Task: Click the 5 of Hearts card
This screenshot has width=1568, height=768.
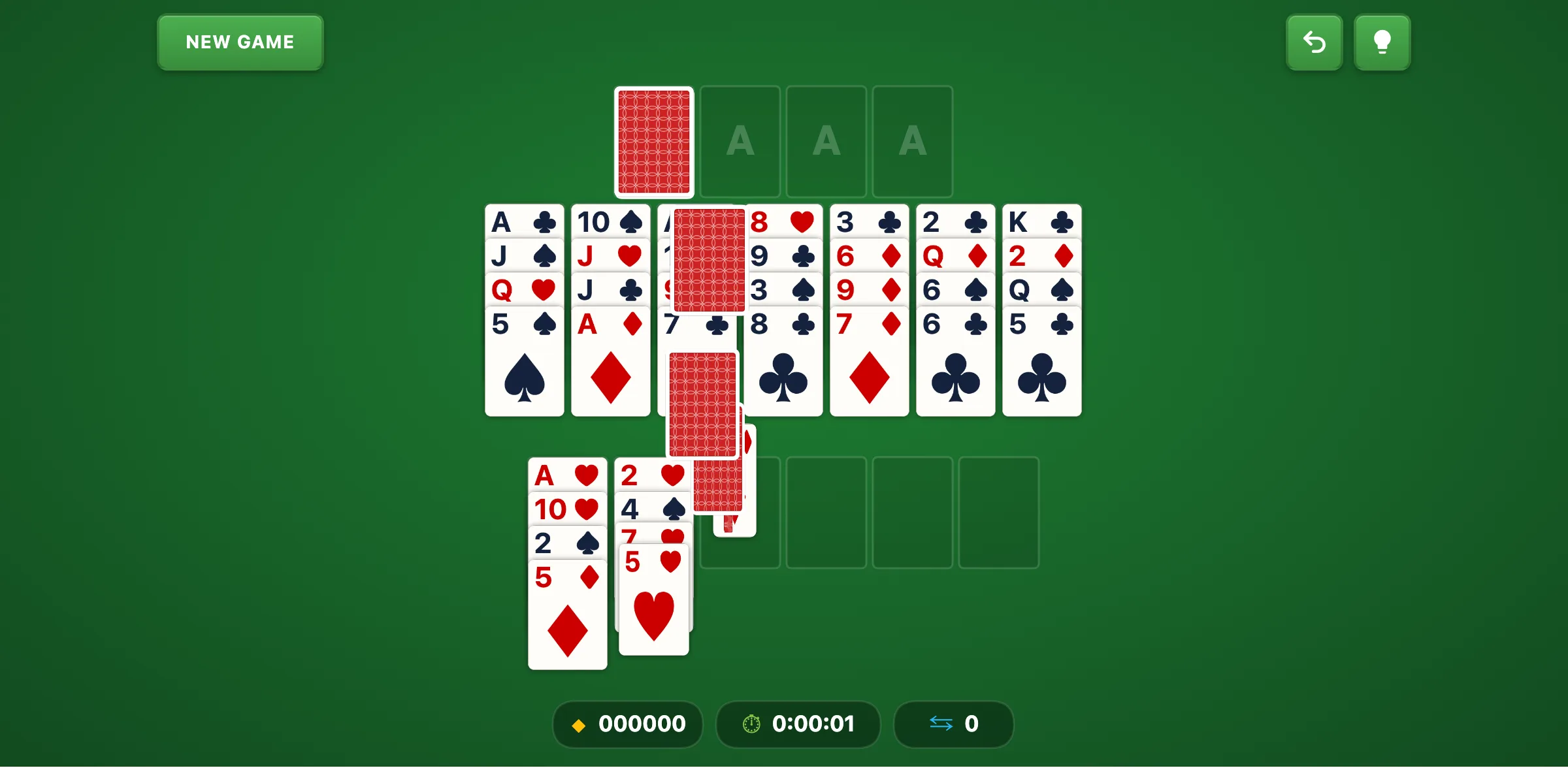Action: [x=653, y=560]
